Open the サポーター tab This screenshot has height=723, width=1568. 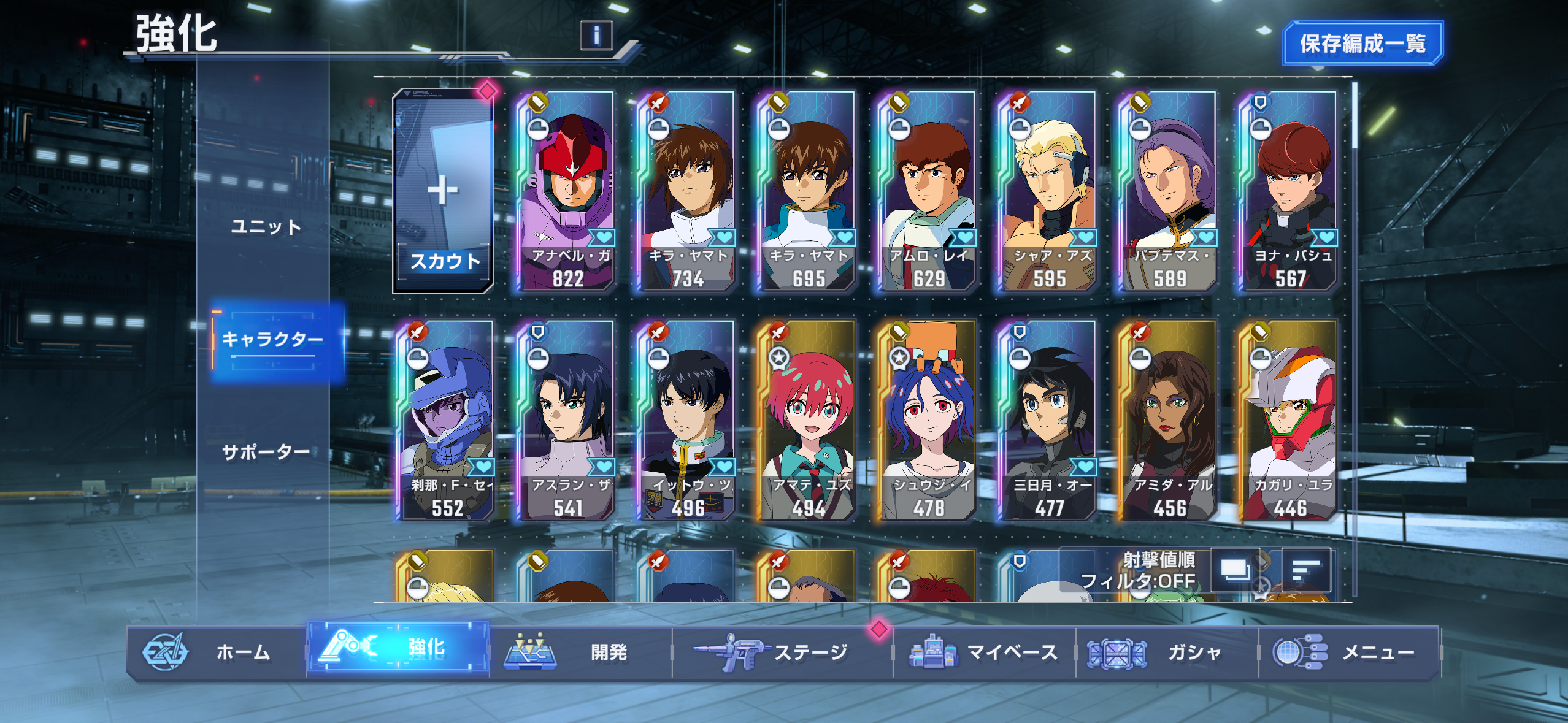(266, 453)
